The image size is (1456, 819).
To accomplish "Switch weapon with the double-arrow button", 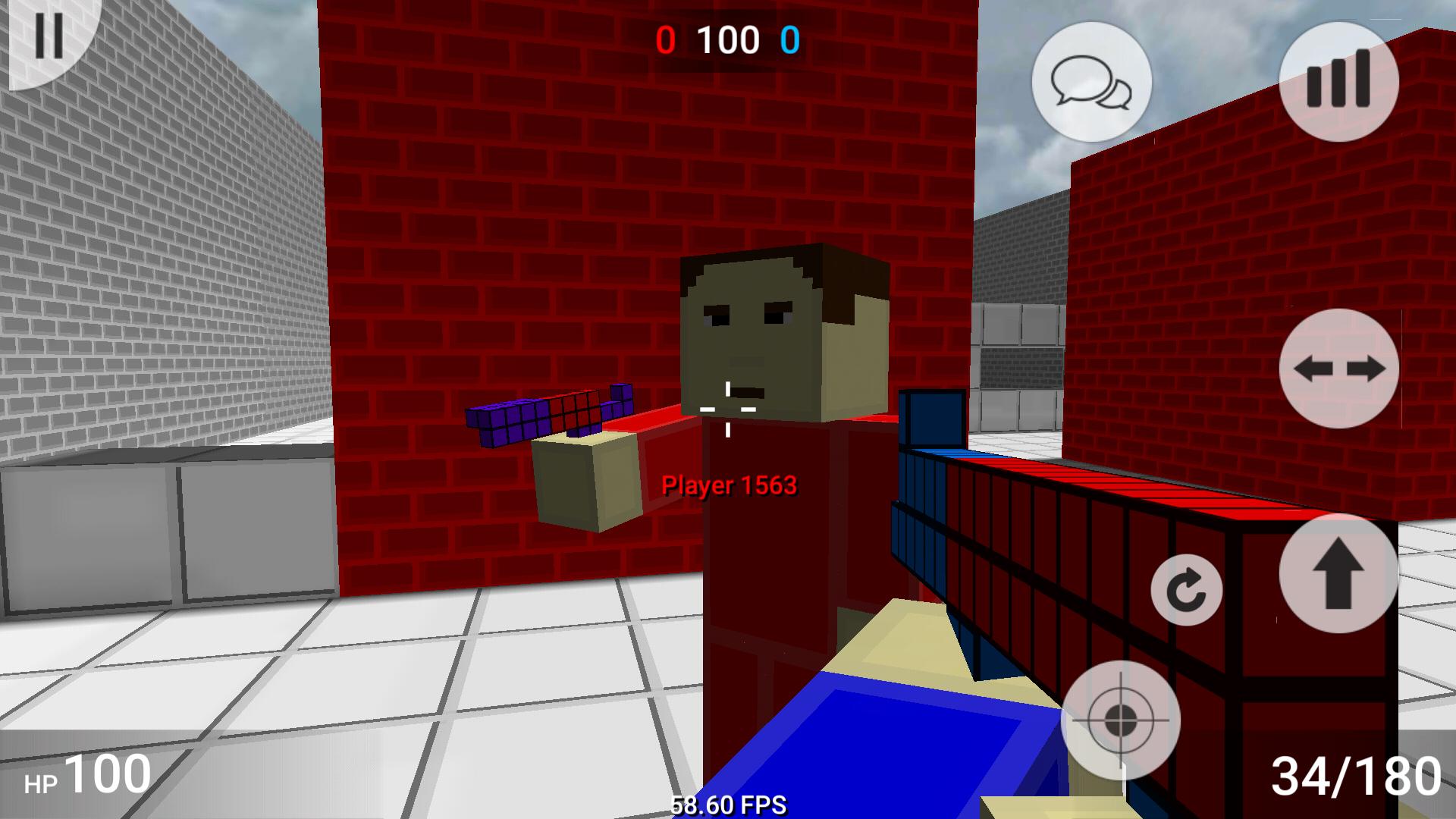I will pyautogui.click(x=1338, y=369).
